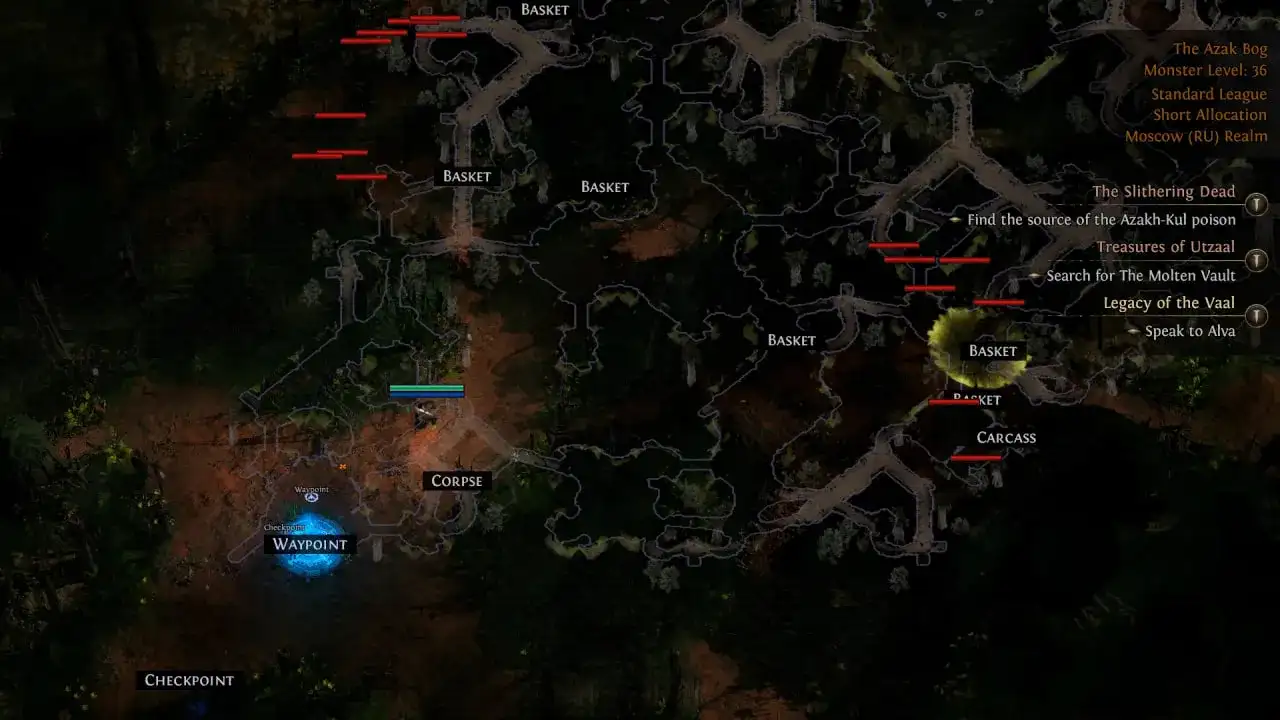Select the Corpse marker on the map

point(455,481)
